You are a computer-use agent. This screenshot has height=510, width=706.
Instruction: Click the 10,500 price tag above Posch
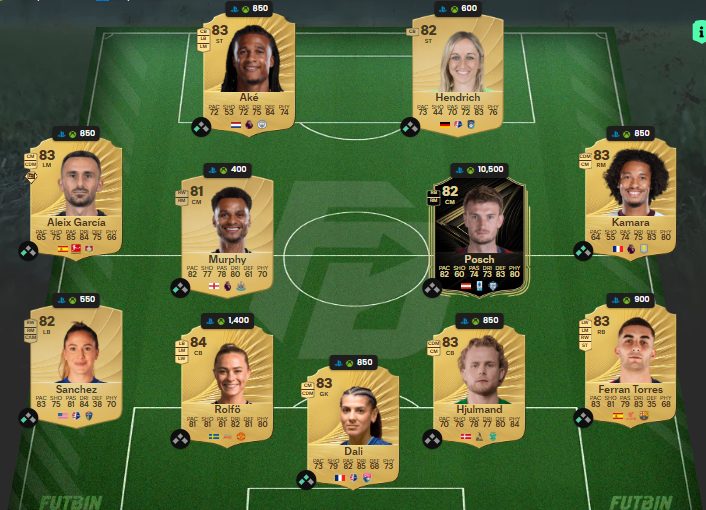click(478, 170)
